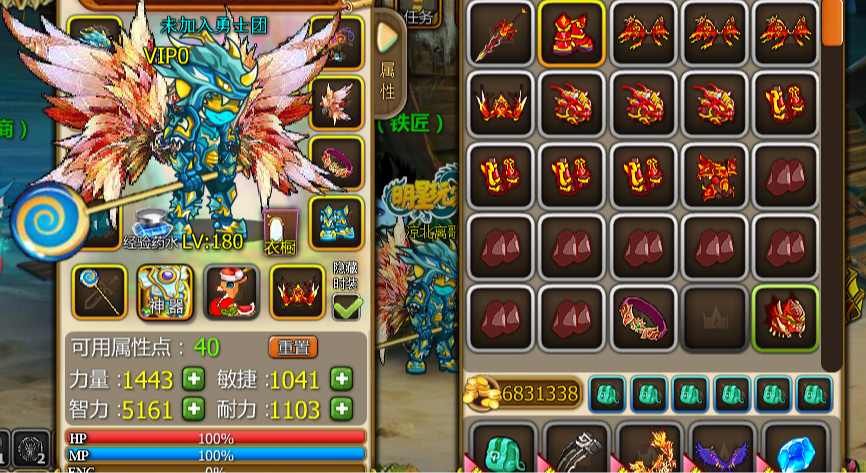Add a point to 智力 intelligence
The width and height of the screenshot is (866, 473).
click(x=193, y=408)
